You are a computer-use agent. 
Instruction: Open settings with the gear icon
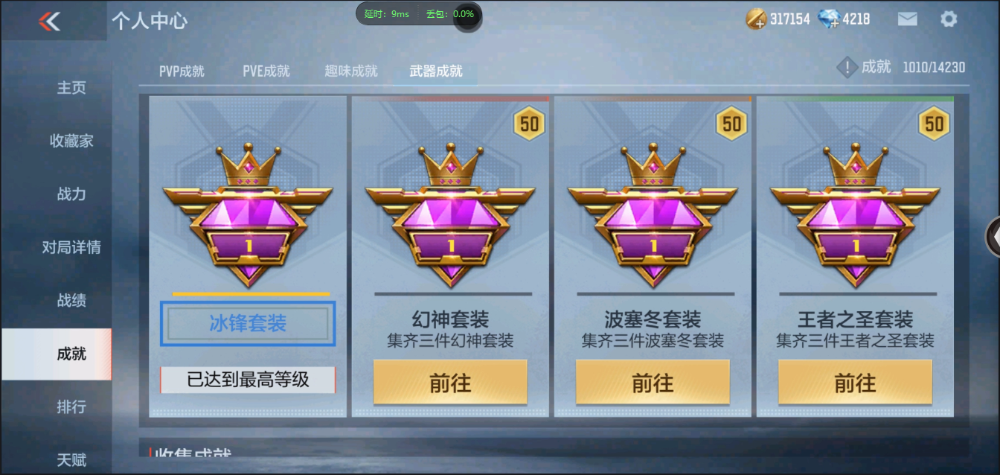(x=949, y=19)
